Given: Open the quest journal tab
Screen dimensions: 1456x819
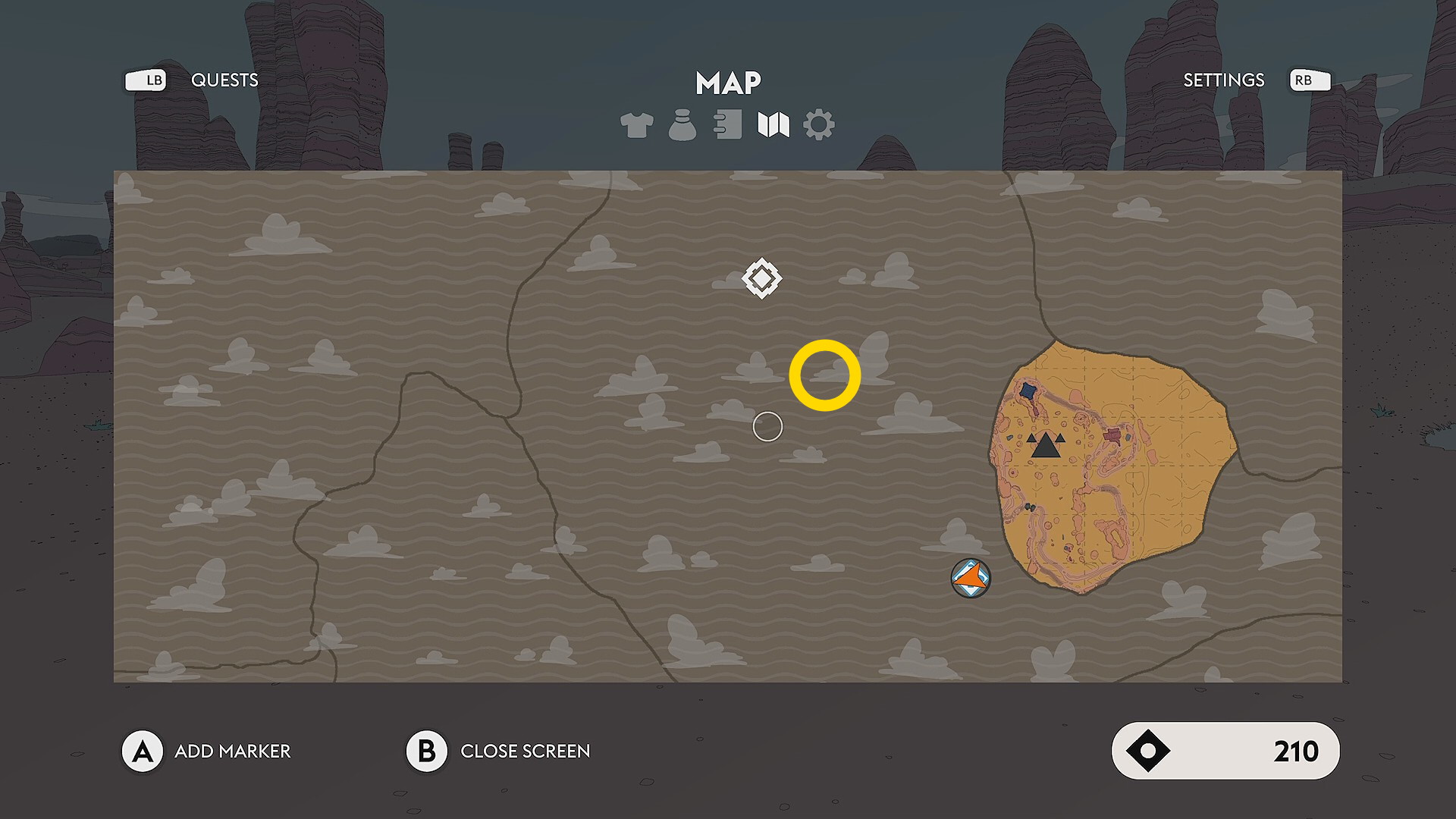Looking at the screenshot, I should tap(728, 125).
